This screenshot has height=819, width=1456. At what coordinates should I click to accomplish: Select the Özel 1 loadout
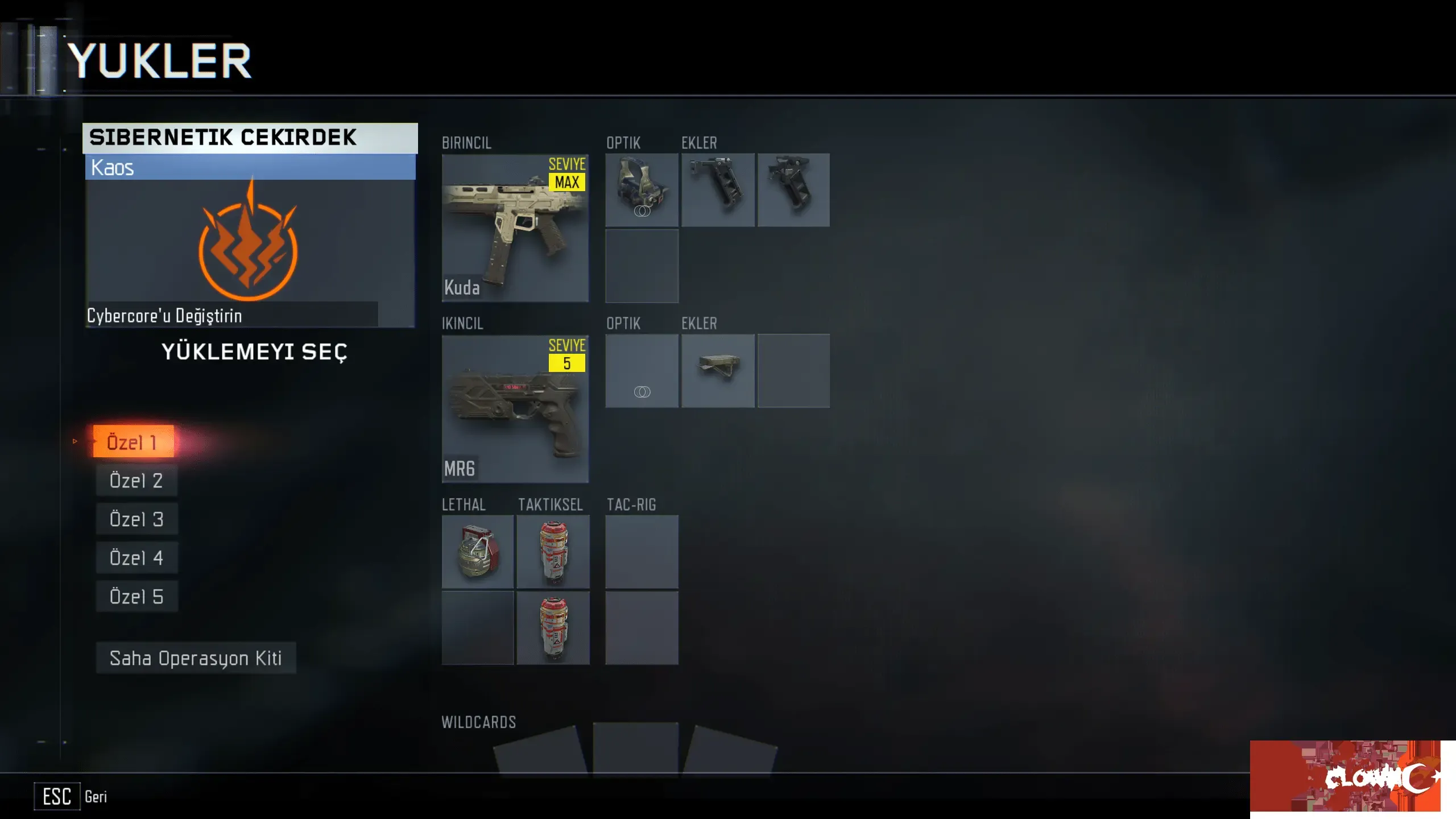[134, 442]
